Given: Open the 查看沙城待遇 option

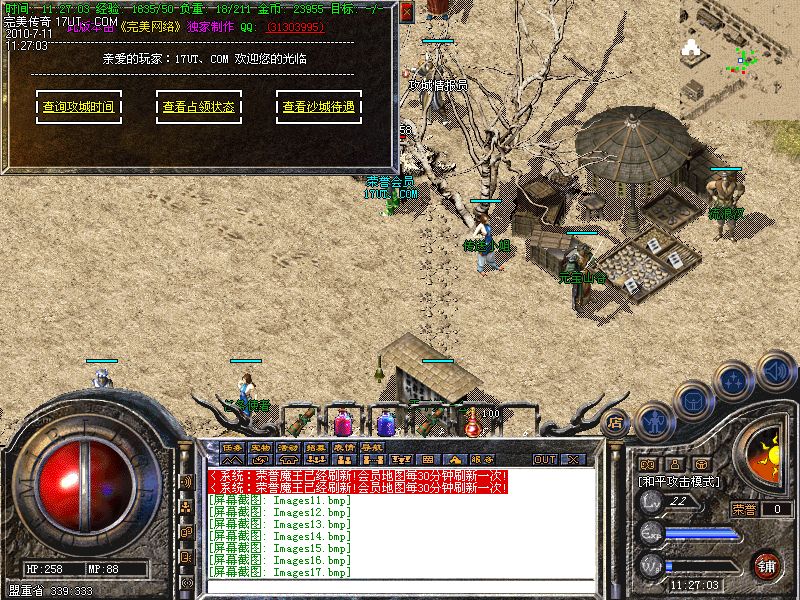Looking at the screenshot, I should (318, 107).
